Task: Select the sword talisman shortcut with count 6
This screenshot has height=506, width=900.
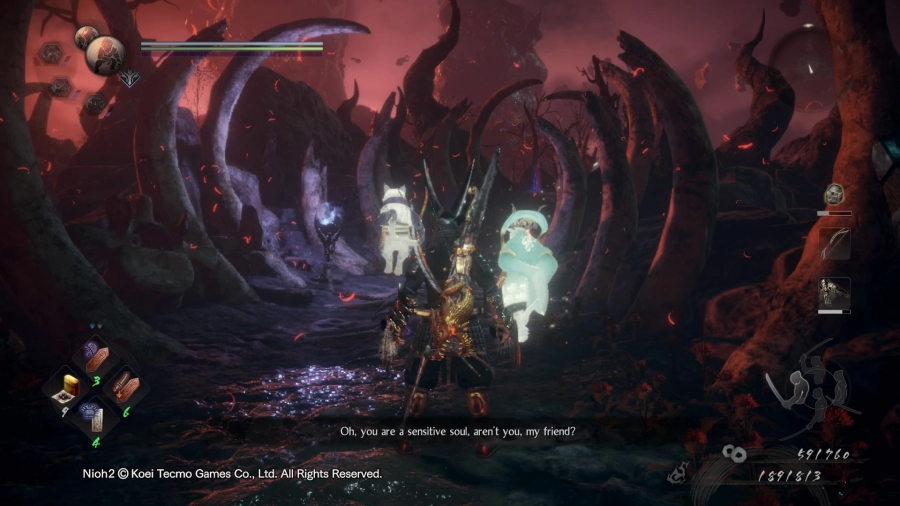Action: point(125,386)
